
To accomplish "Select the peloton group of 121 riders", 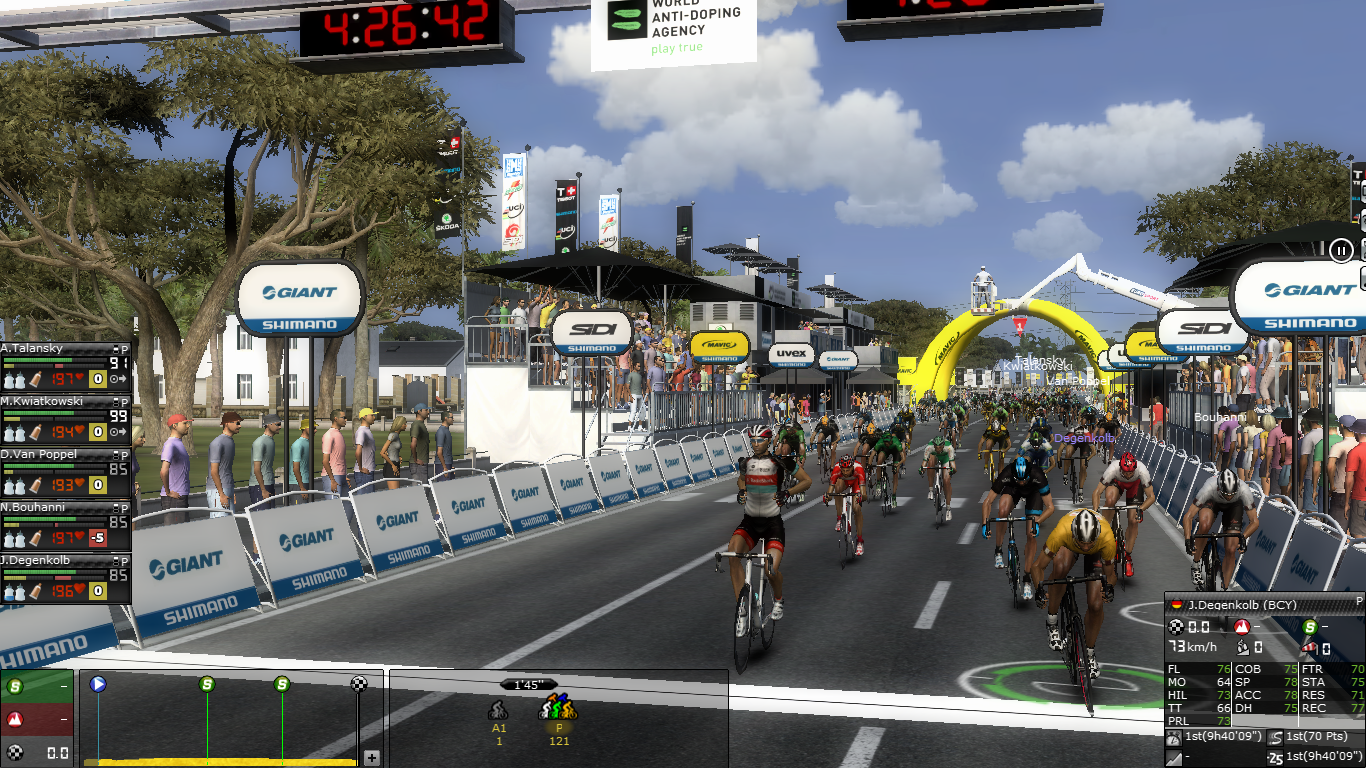I will (x=559, y=712).
